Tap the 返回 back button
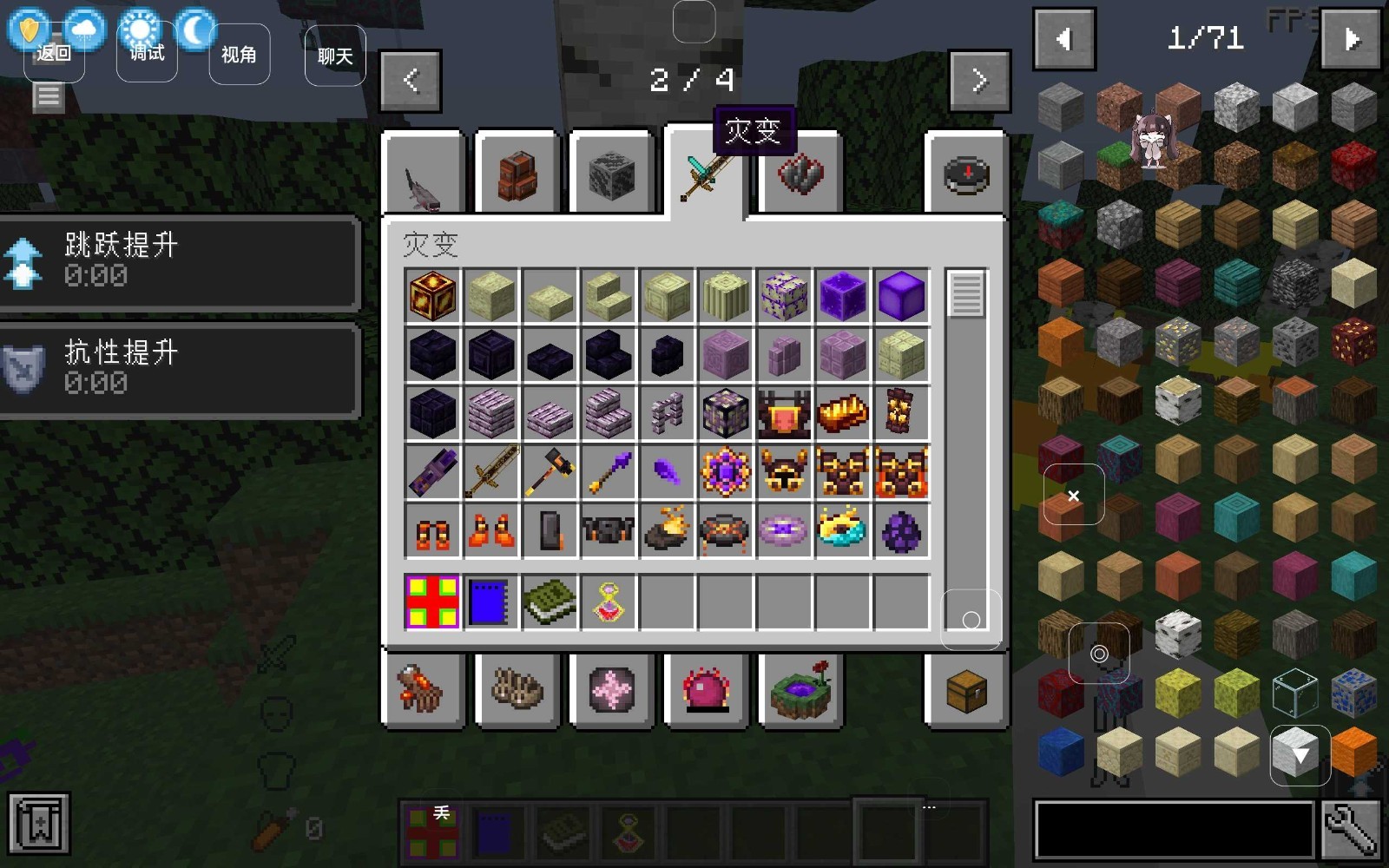Viewport: 1389px width, 868px height. pos(54,54)
